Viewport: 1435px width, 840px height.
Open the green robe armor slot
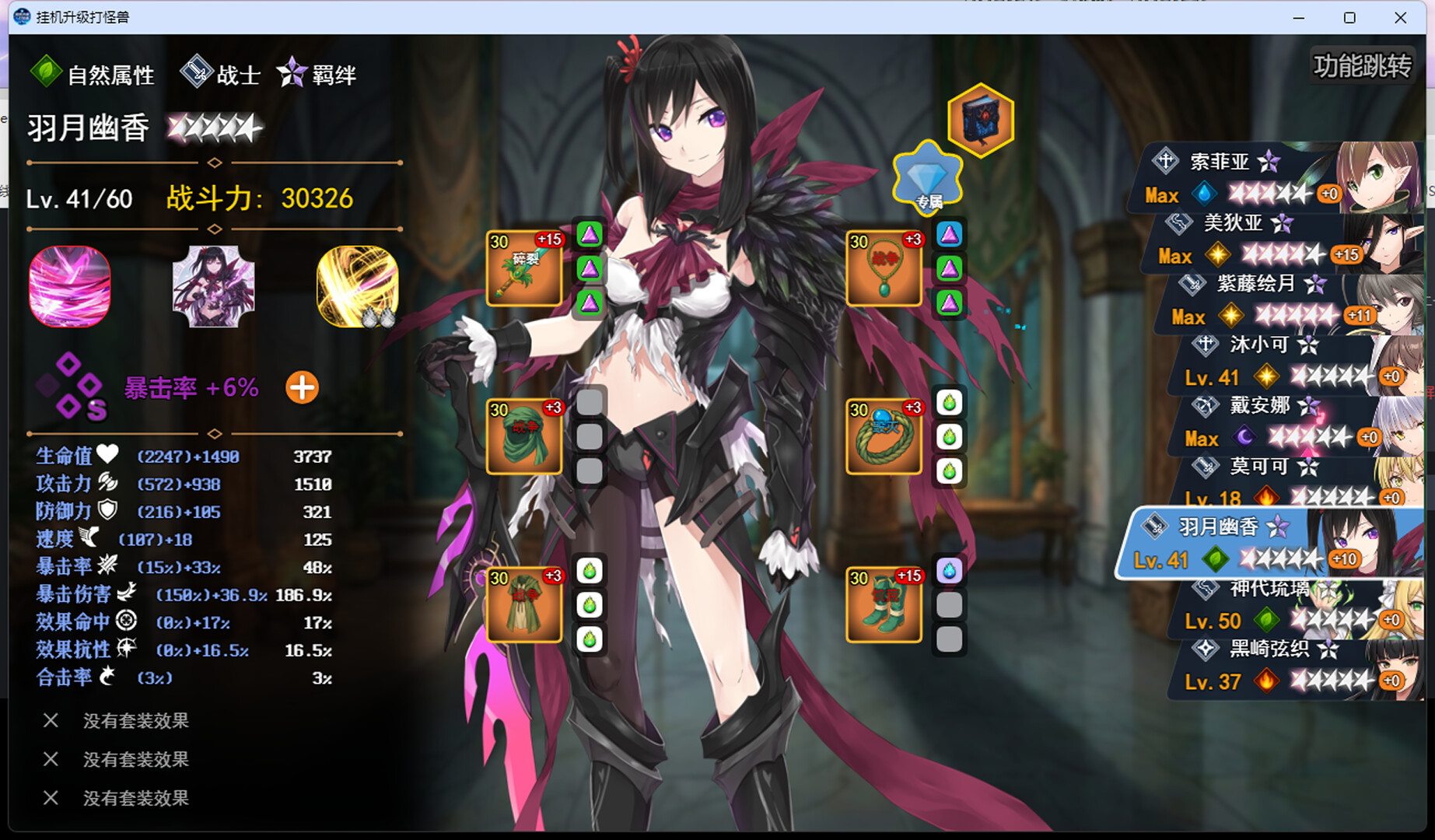coord(524,604)
